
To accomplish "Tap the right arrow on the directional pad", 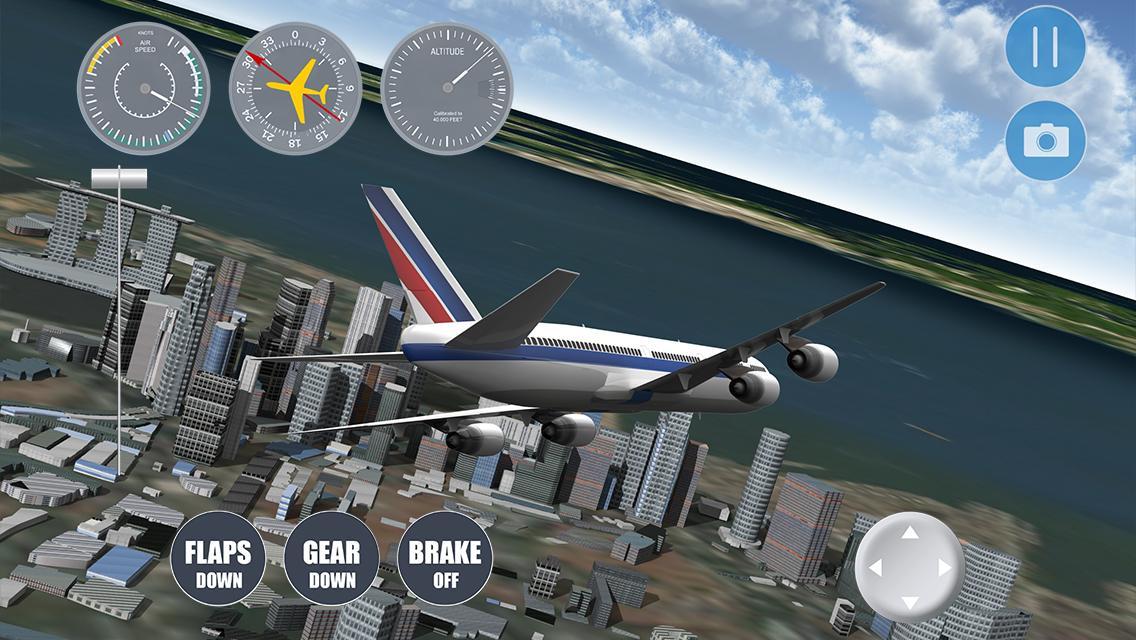I will point(944,568).
